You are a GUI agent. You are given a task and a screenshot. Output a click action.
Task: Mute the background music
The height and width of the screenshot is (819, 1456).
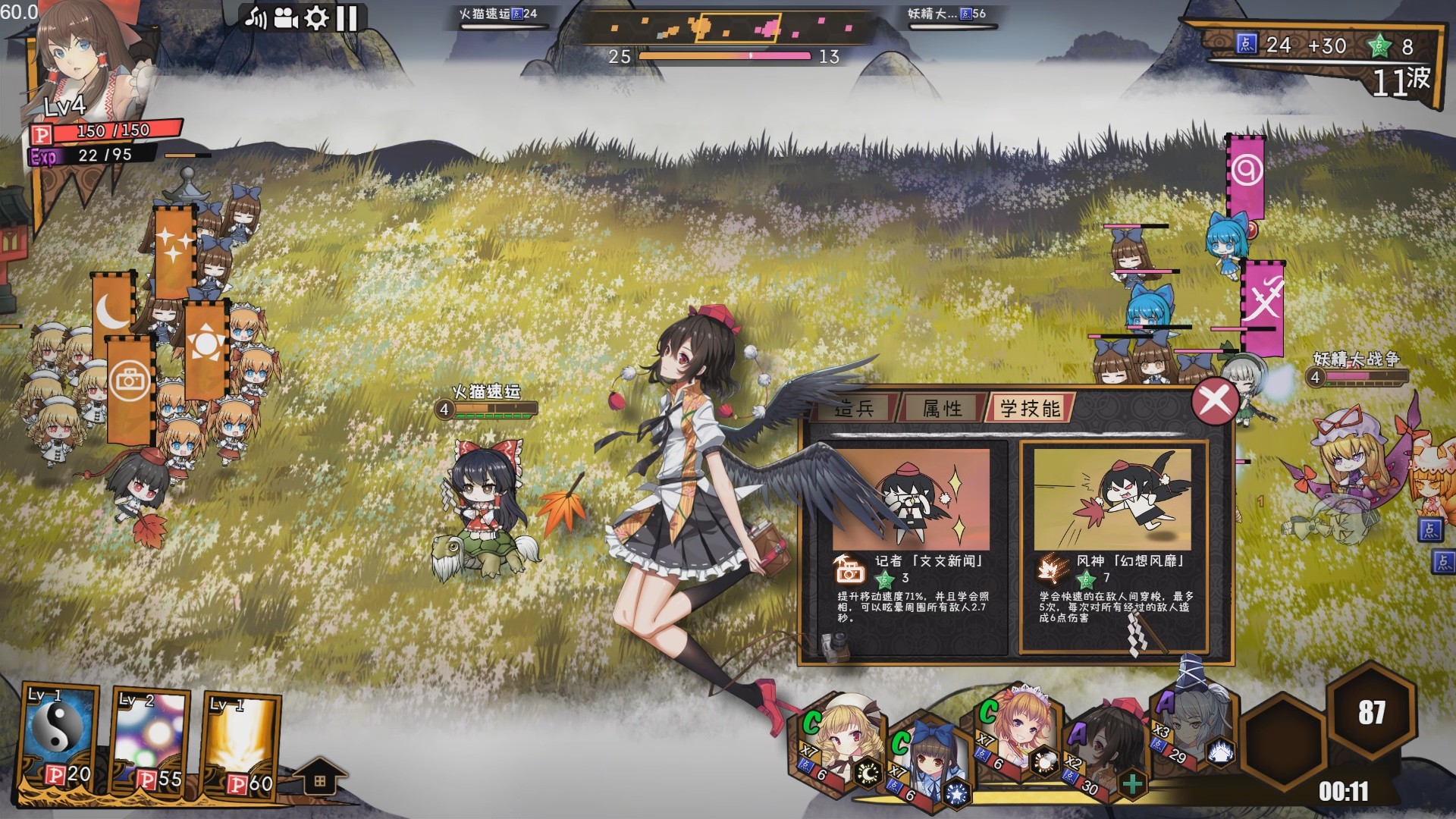point(256,17)
